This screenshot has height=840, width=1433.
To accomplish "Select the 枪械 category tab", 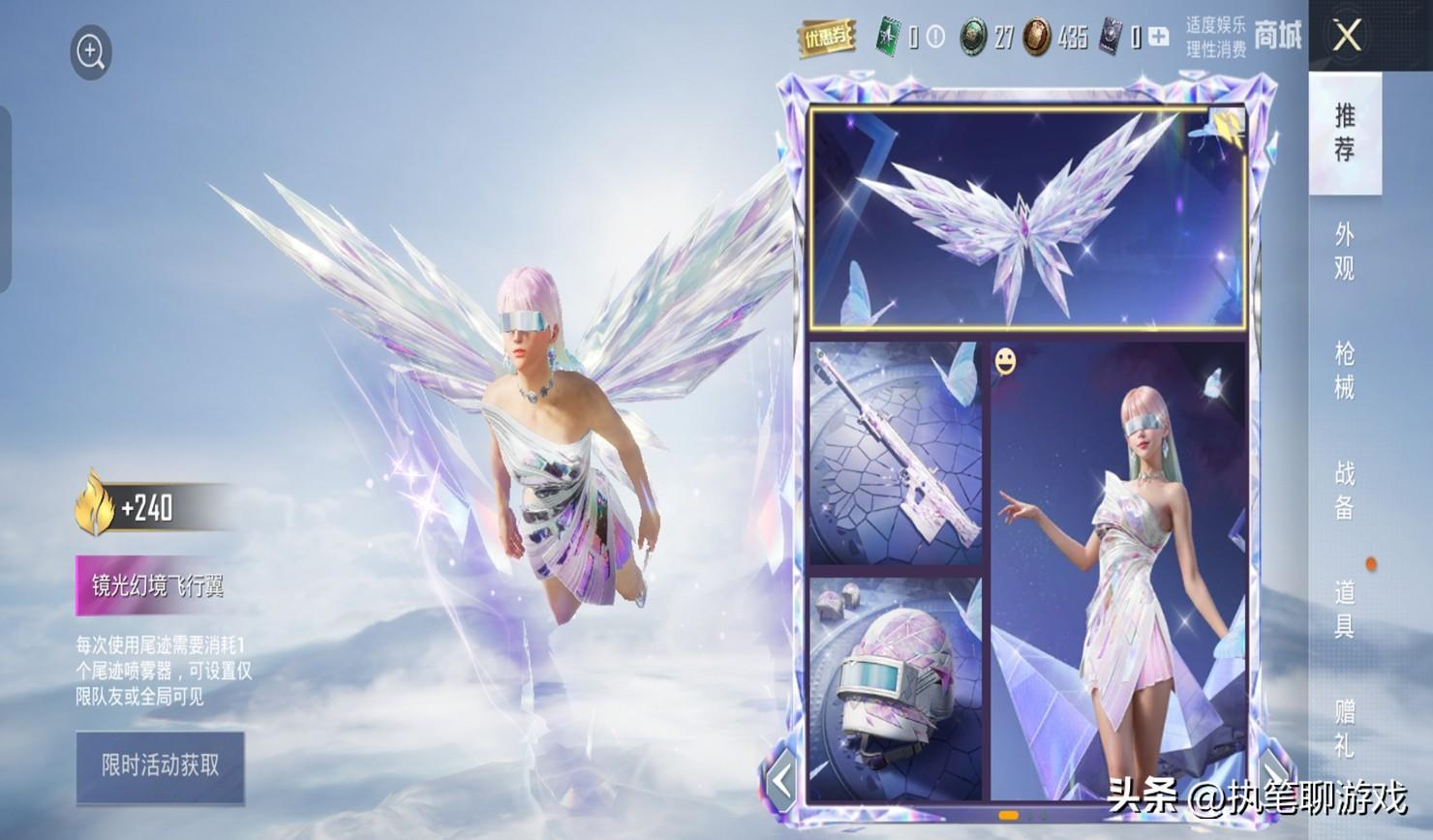I will [1345, 371].
